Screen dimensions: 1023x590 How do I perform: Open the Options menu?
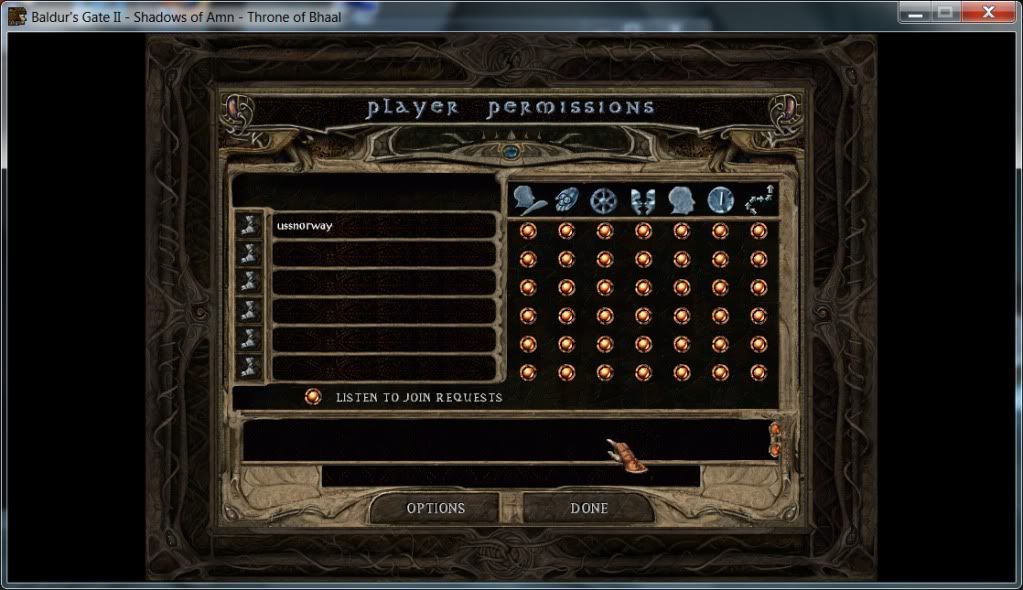[435, 508]
